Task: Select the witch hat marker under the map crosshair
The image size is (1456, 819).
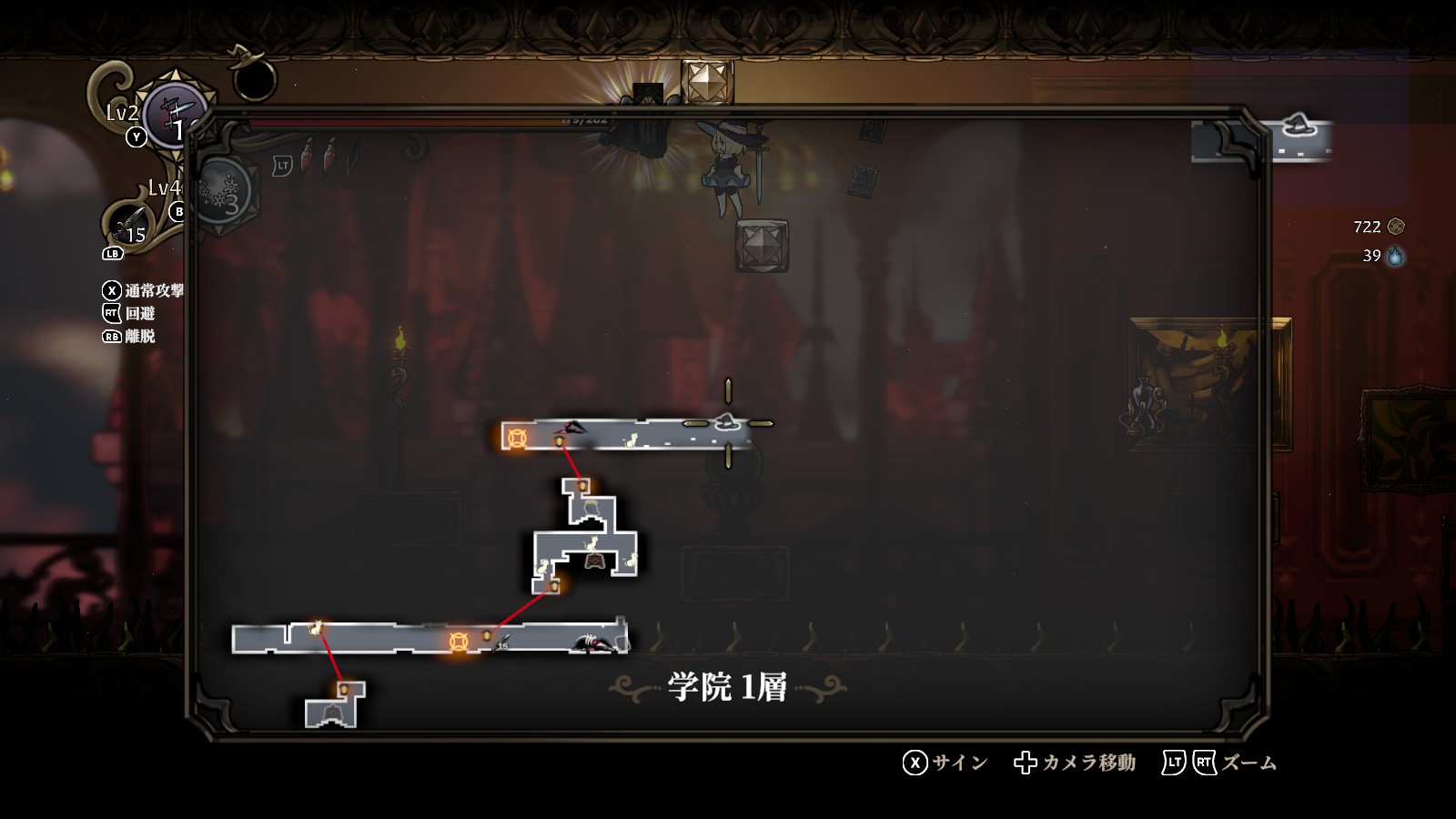Action: point(726,421)
